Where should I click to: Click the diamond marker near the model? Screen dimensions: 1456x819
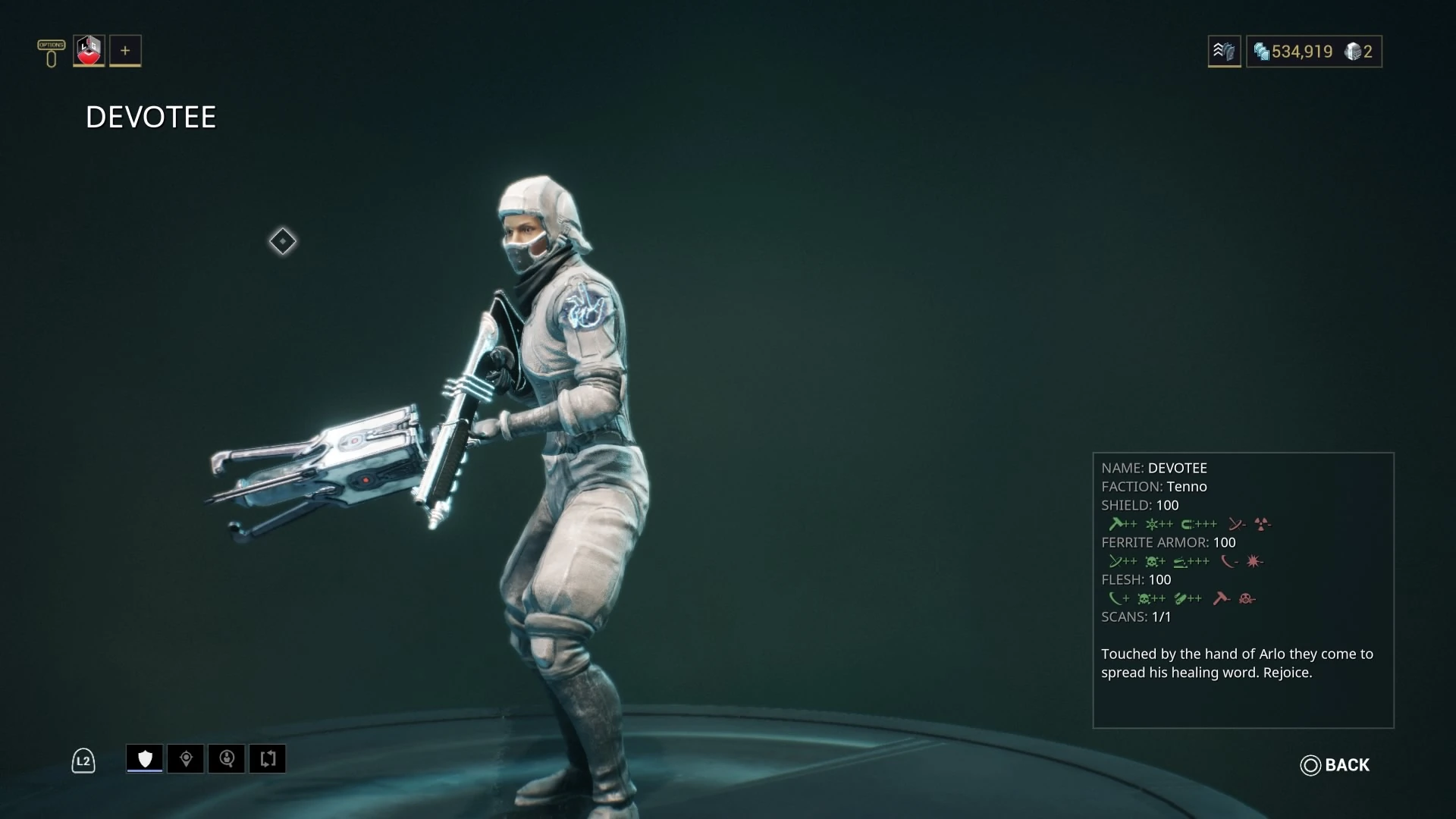point(282,241)
